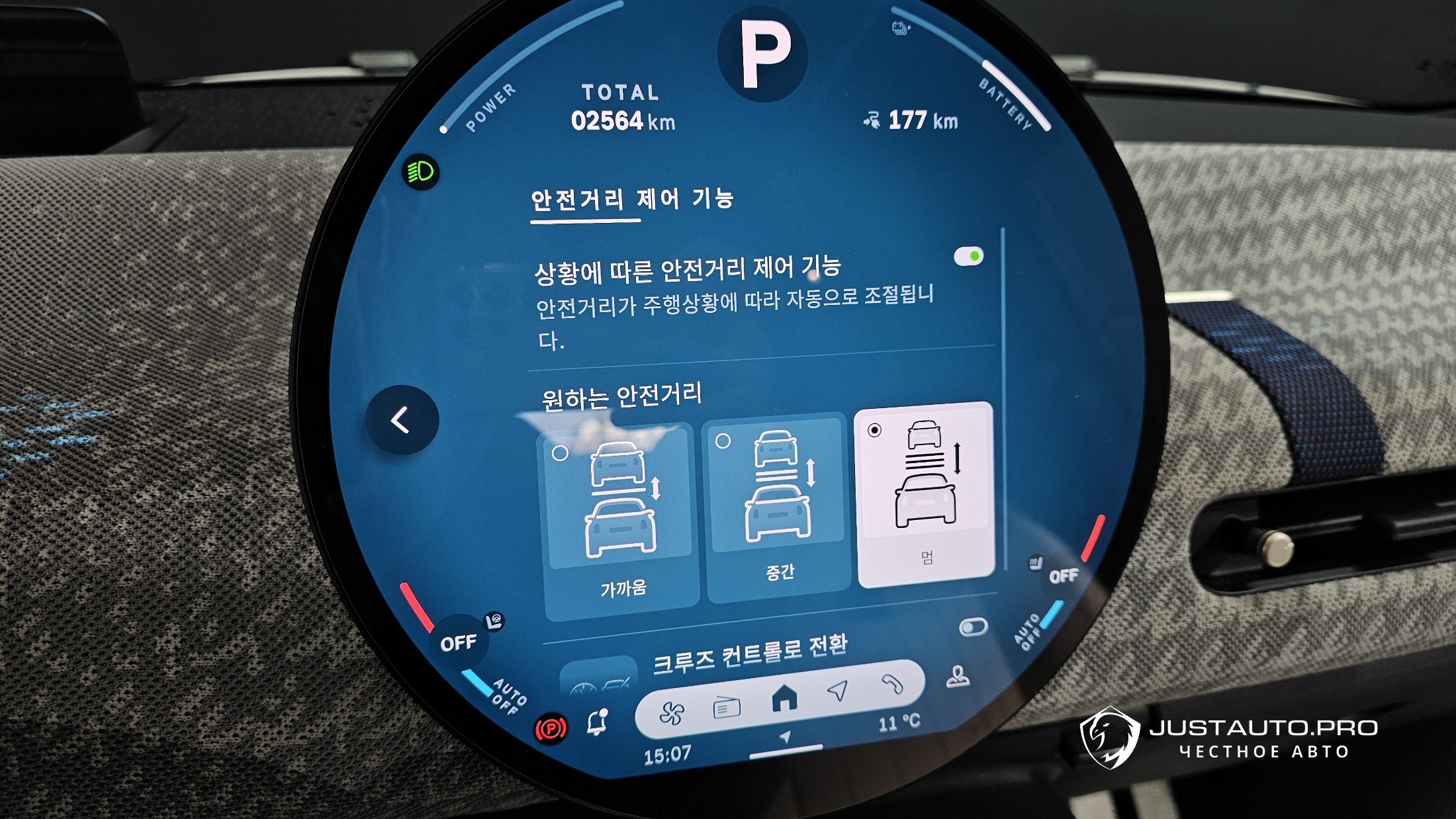Toggle the 크루즈 컨트롤로 전환 switch

tap(973, 627)
